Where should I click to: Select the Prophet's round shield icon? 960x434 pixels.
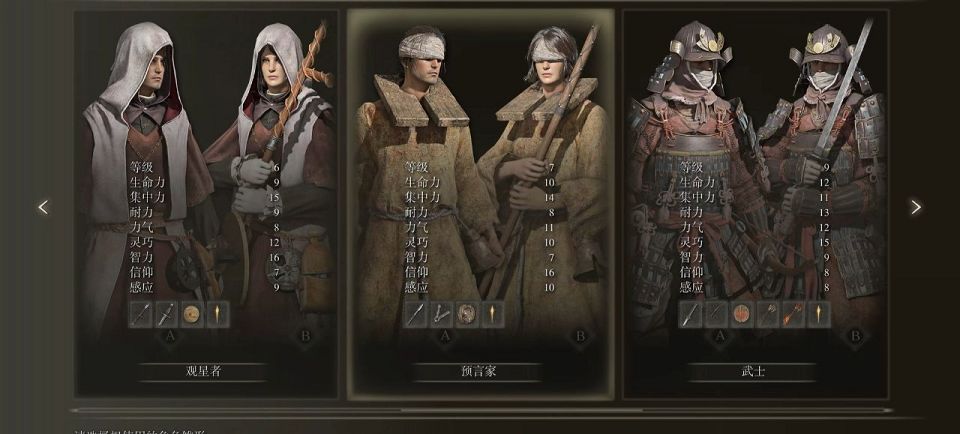tap(467, 314)
